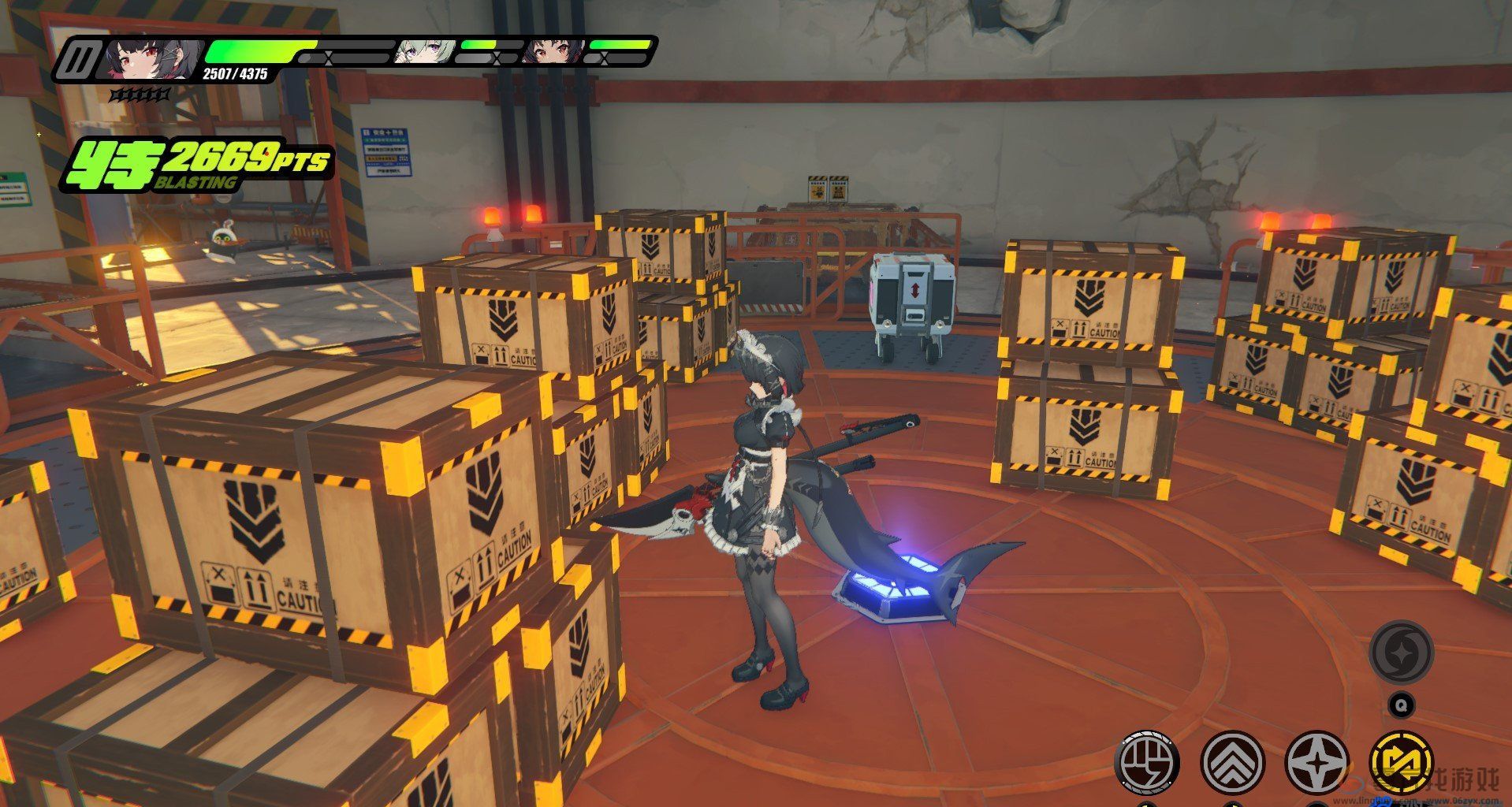Pause the game with the top-left button
This screenshot has width=1512, height=807.
(x=79, y=59)
